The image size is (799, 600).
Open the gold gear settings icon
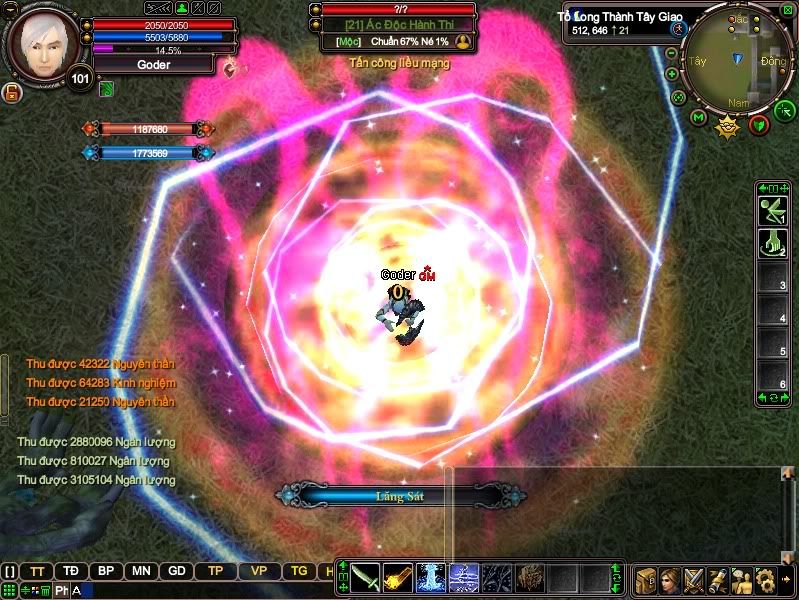[765, 579]
